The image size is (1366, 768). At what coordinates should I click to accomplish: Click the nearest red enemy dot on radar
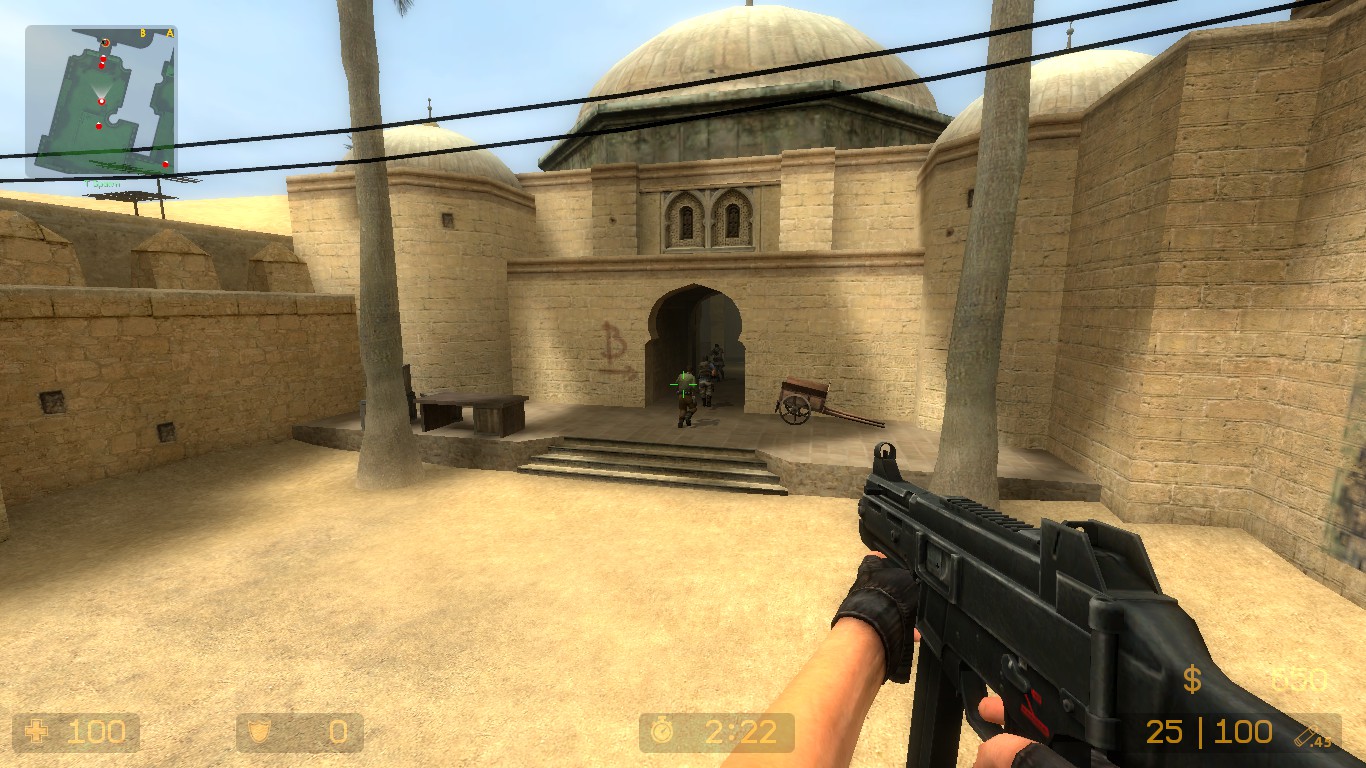click(x=99, y=125)
